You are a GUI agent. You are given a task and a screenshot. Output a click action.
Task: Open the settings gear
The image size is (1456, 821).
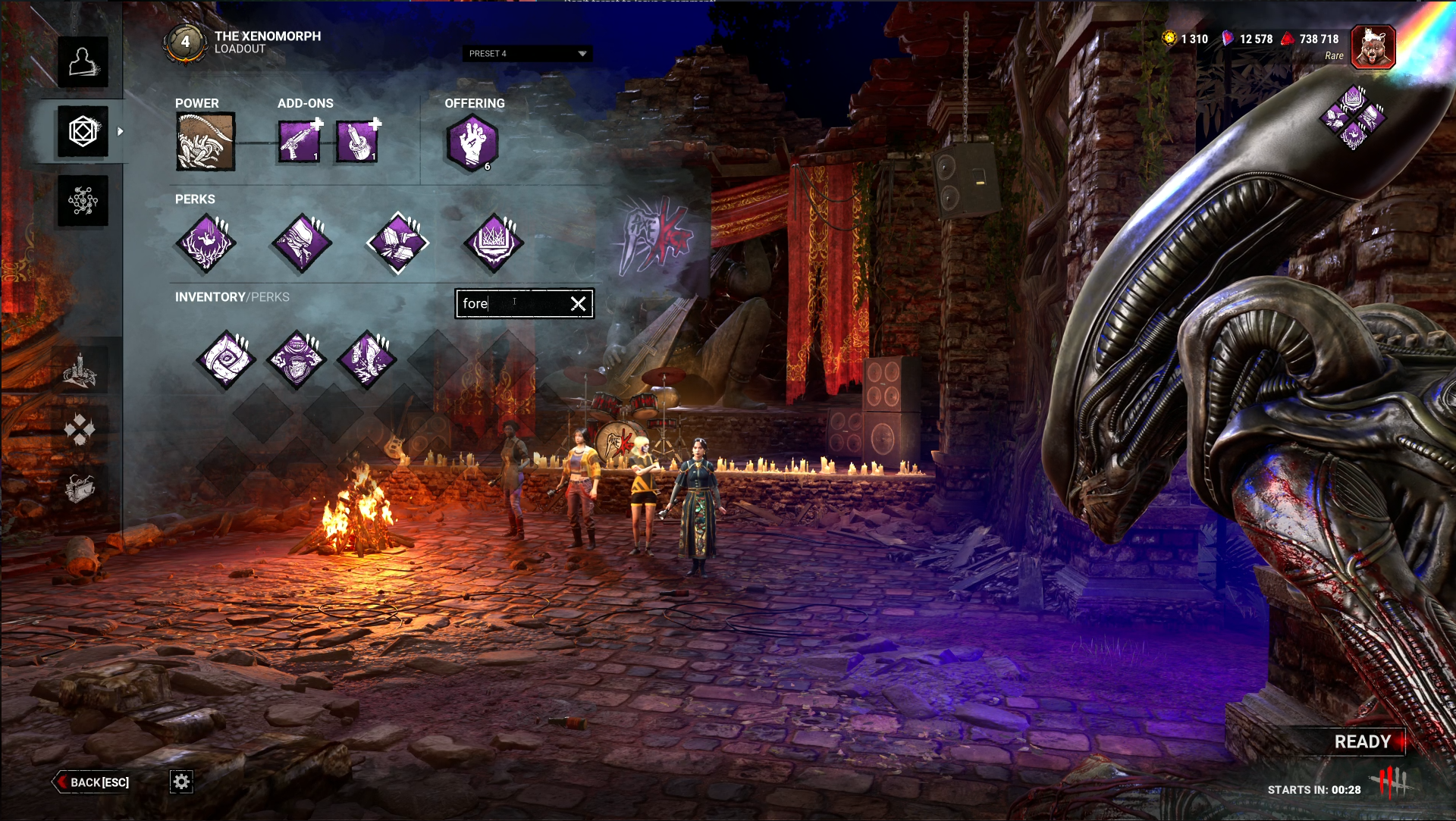click(x=181, y=782)
